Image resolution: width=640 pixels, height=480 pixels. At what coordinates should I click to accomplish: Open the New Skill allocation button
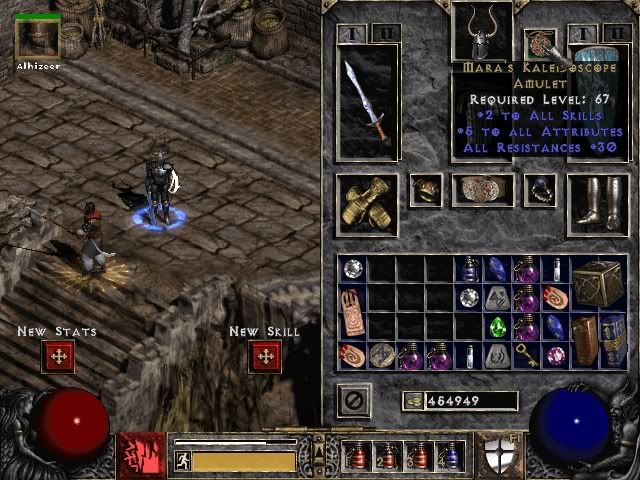(264, 357)
